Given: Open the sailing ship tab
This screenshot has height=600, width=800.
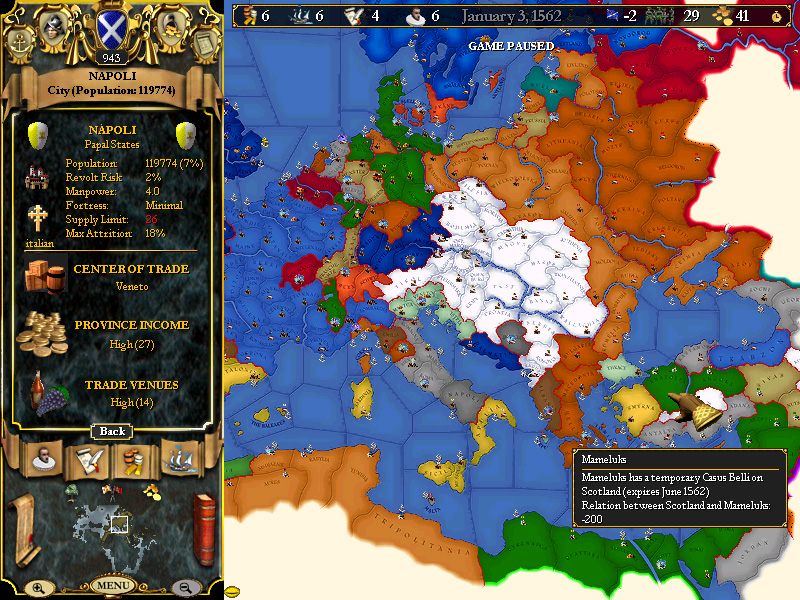Looking at the screenshot, I should point(180,461).
